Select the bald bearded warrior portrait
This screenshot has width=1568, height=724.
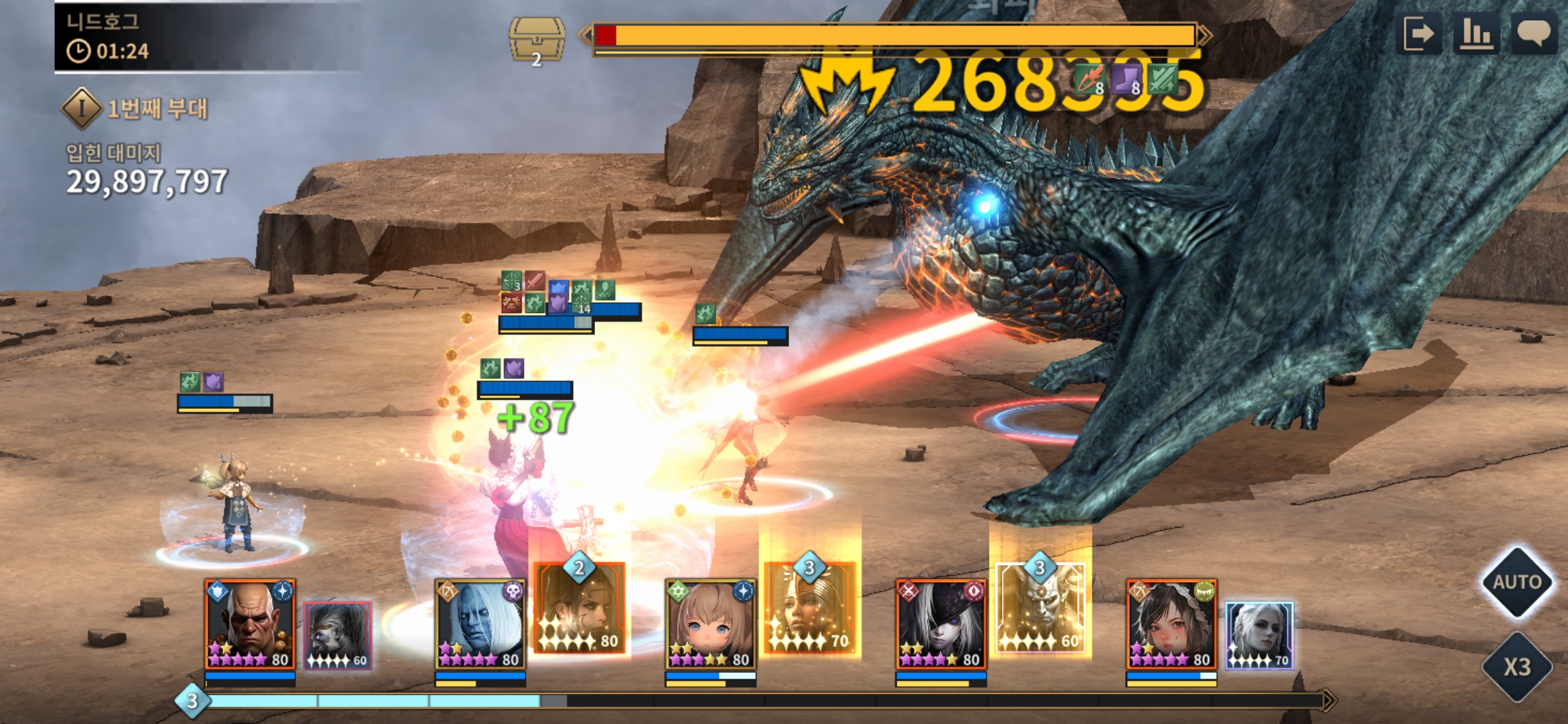click(x=250, y=624)
